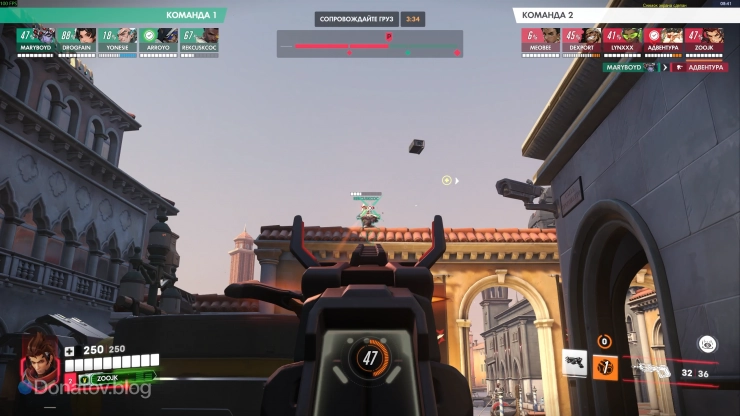
Task: Click YONESIE's player card
Action: coord(119,35)
